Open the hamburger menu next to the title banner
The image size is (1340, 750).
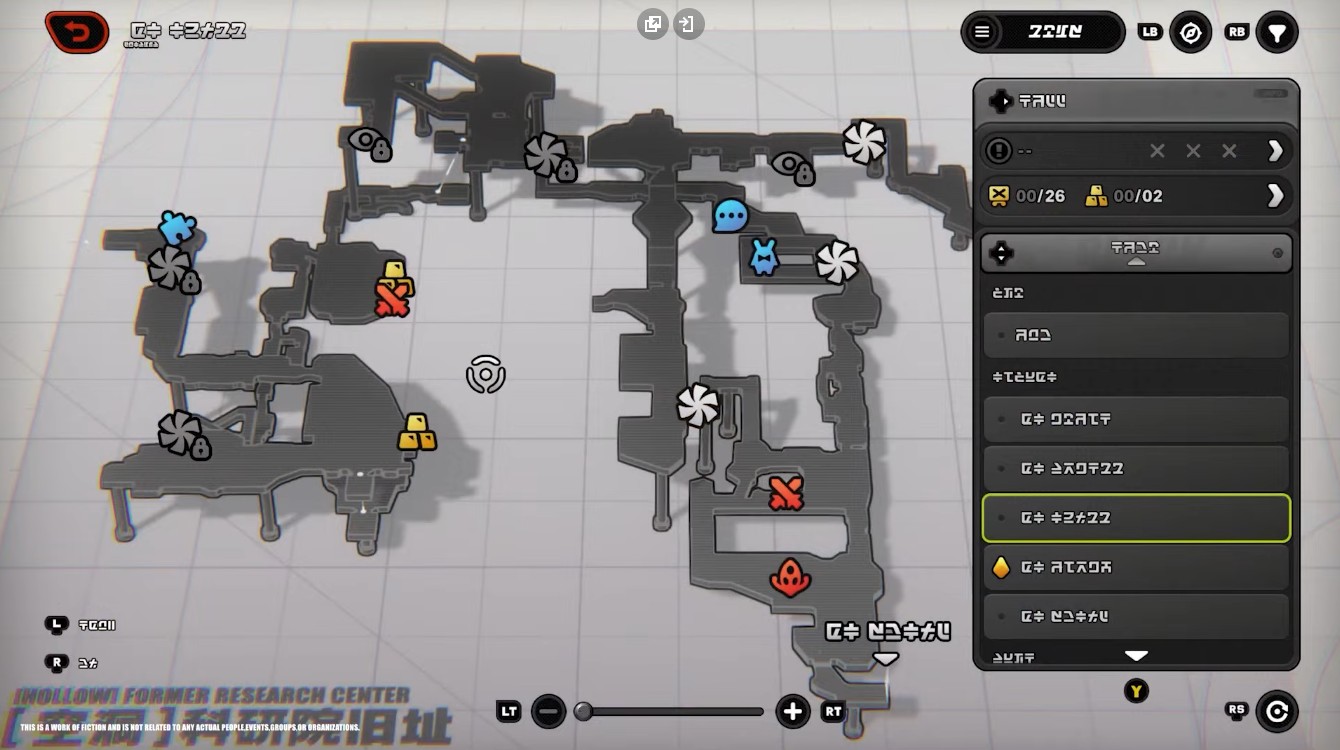point(982,31)
